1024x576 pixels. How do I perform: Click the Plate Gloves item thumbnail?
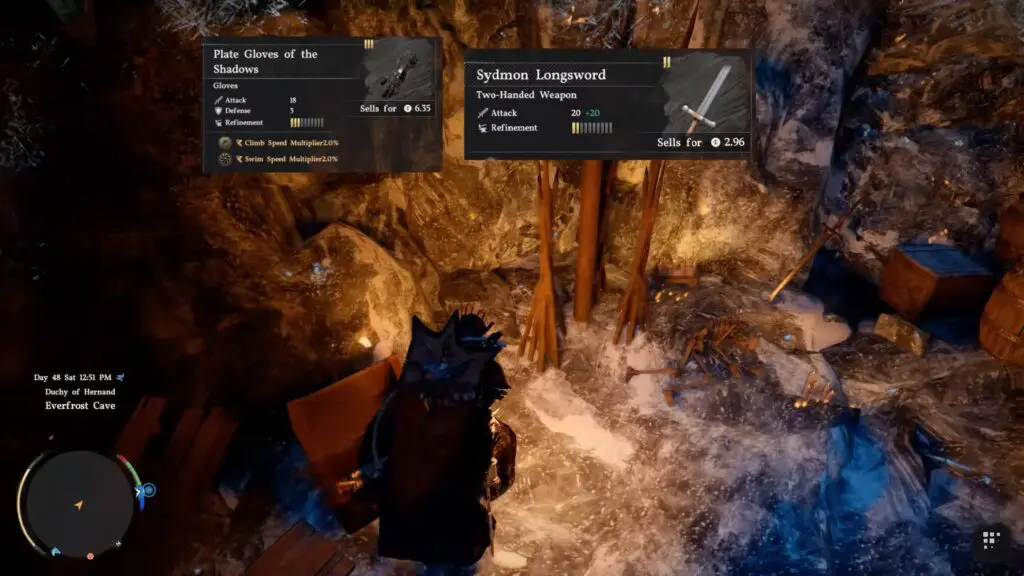[x=397, y=73]
